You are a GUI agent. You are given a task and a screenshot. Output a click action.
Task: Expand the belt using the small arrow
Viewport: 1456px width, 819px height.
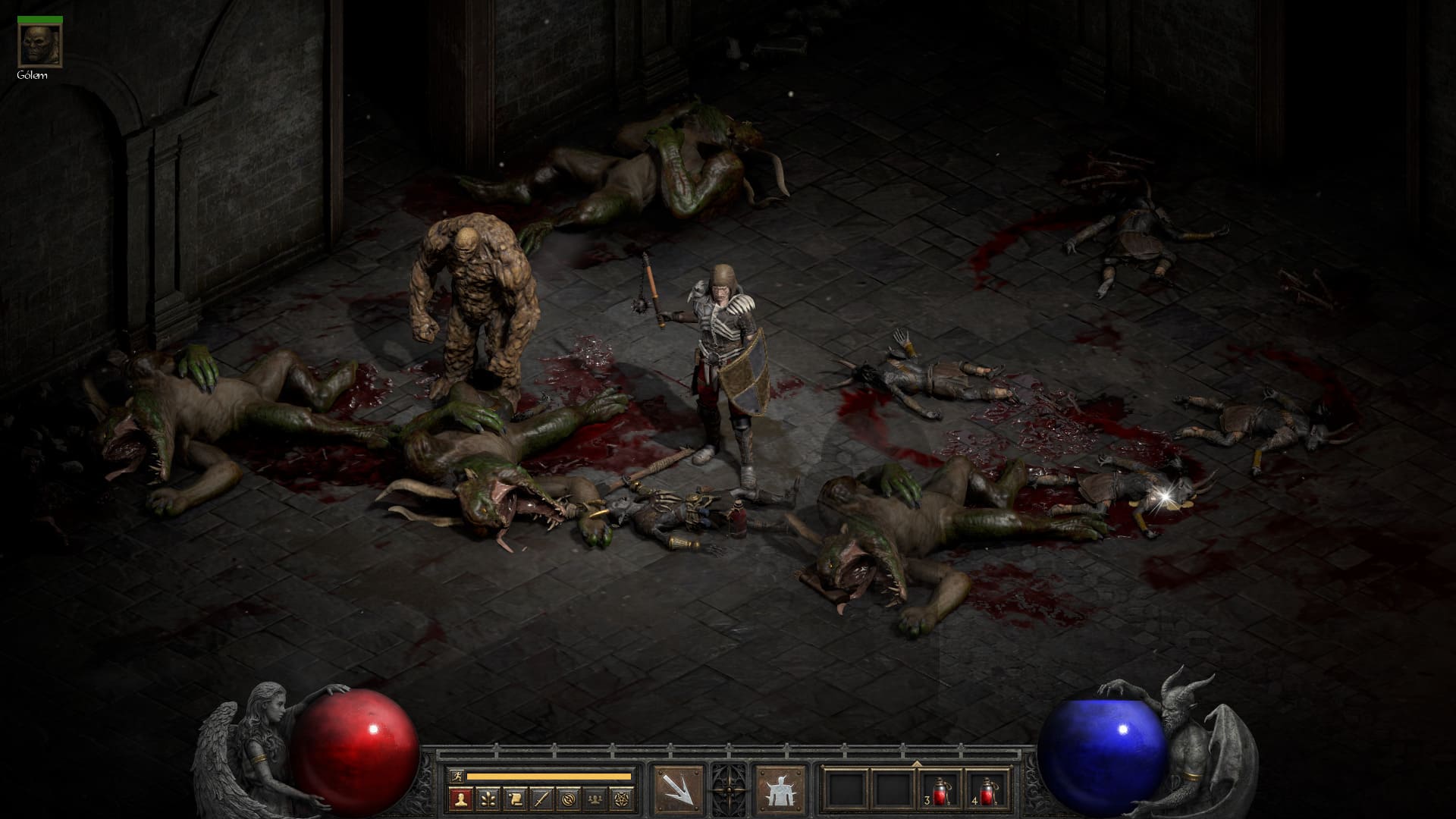click(x=917, y=763)
